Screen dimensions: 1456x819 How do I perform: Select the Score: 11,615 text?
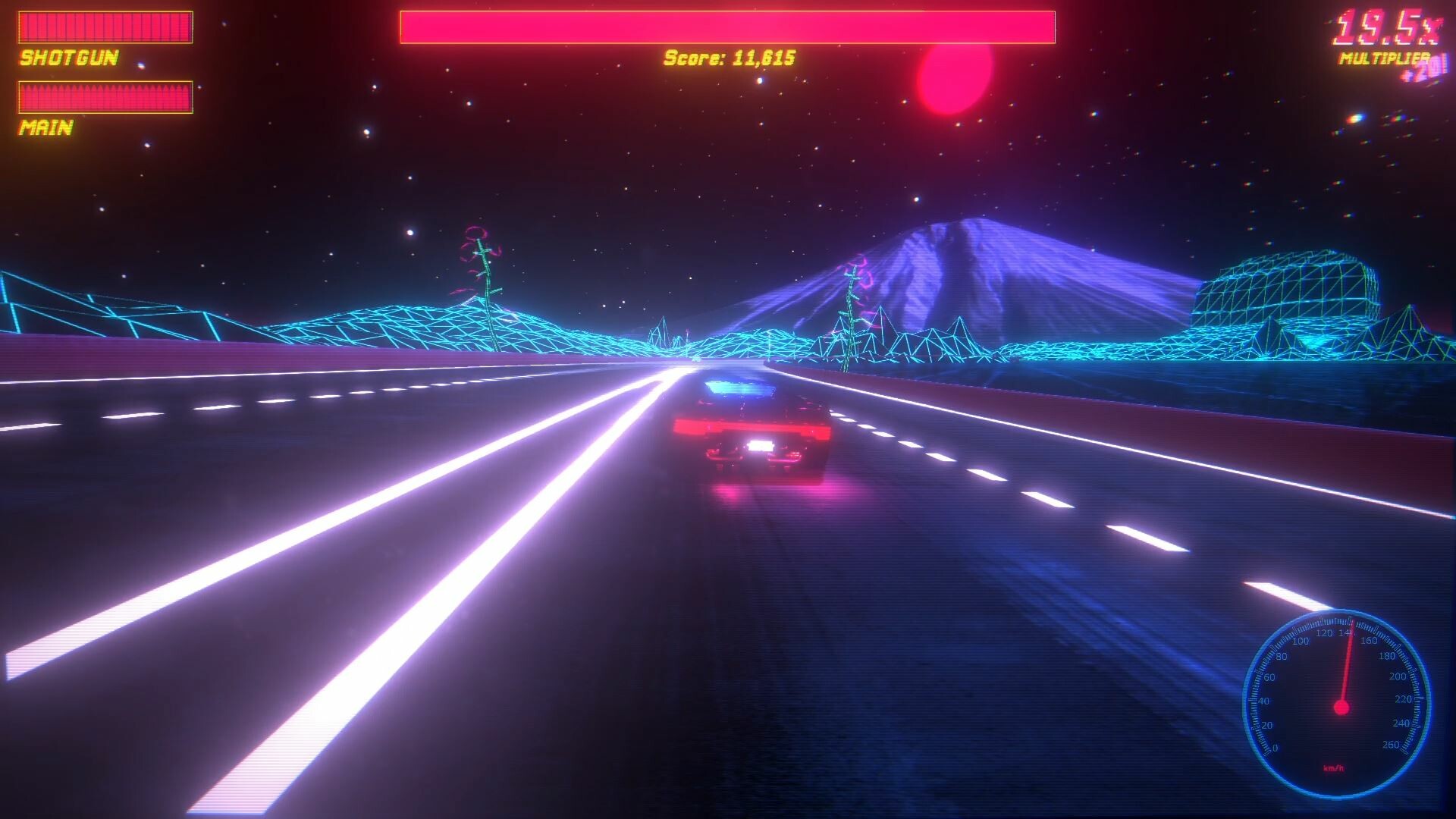[x=728, y=57]
